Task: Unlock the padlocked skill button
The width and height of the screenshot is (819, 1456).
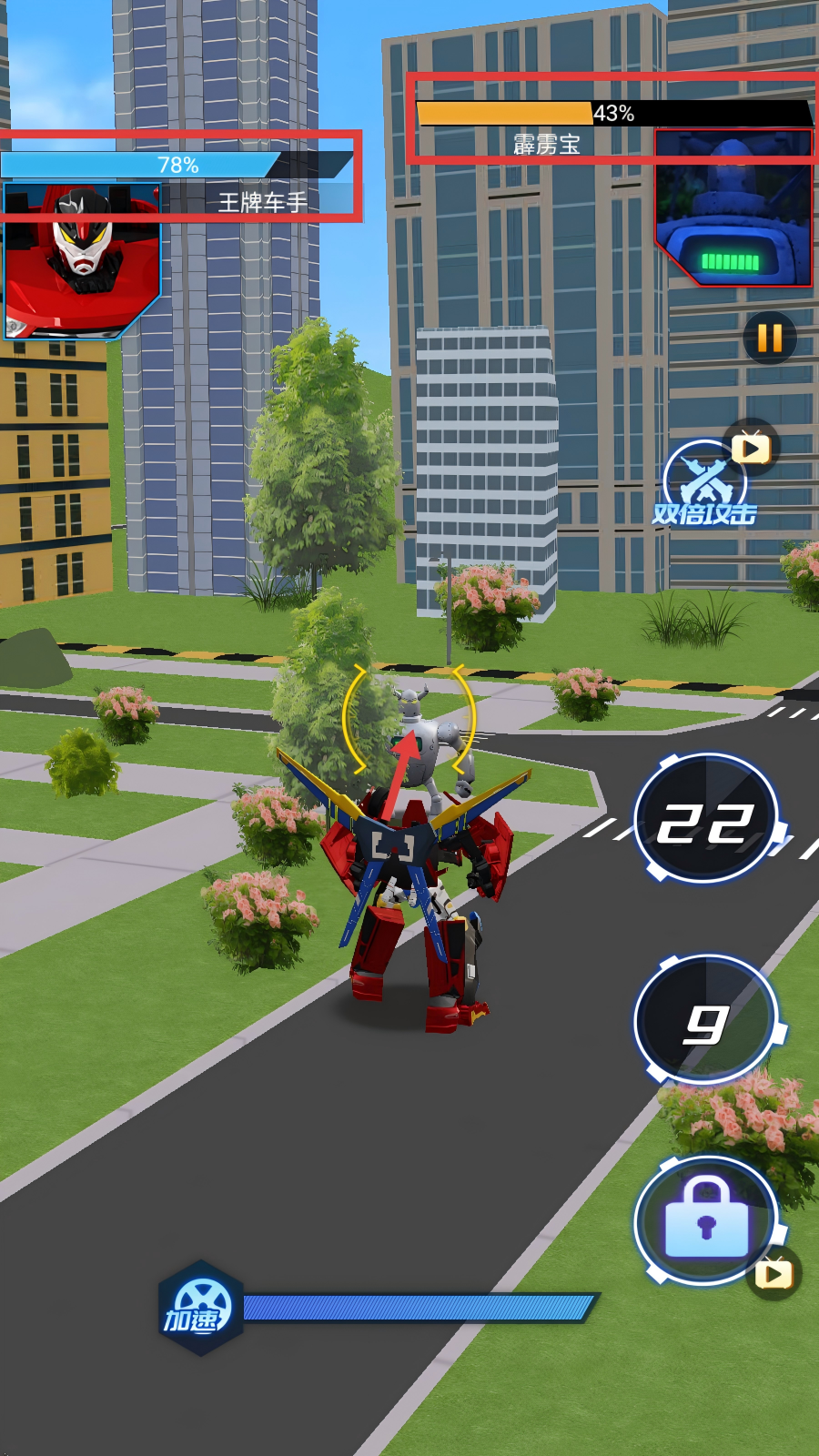Action: click(706, 1221)
